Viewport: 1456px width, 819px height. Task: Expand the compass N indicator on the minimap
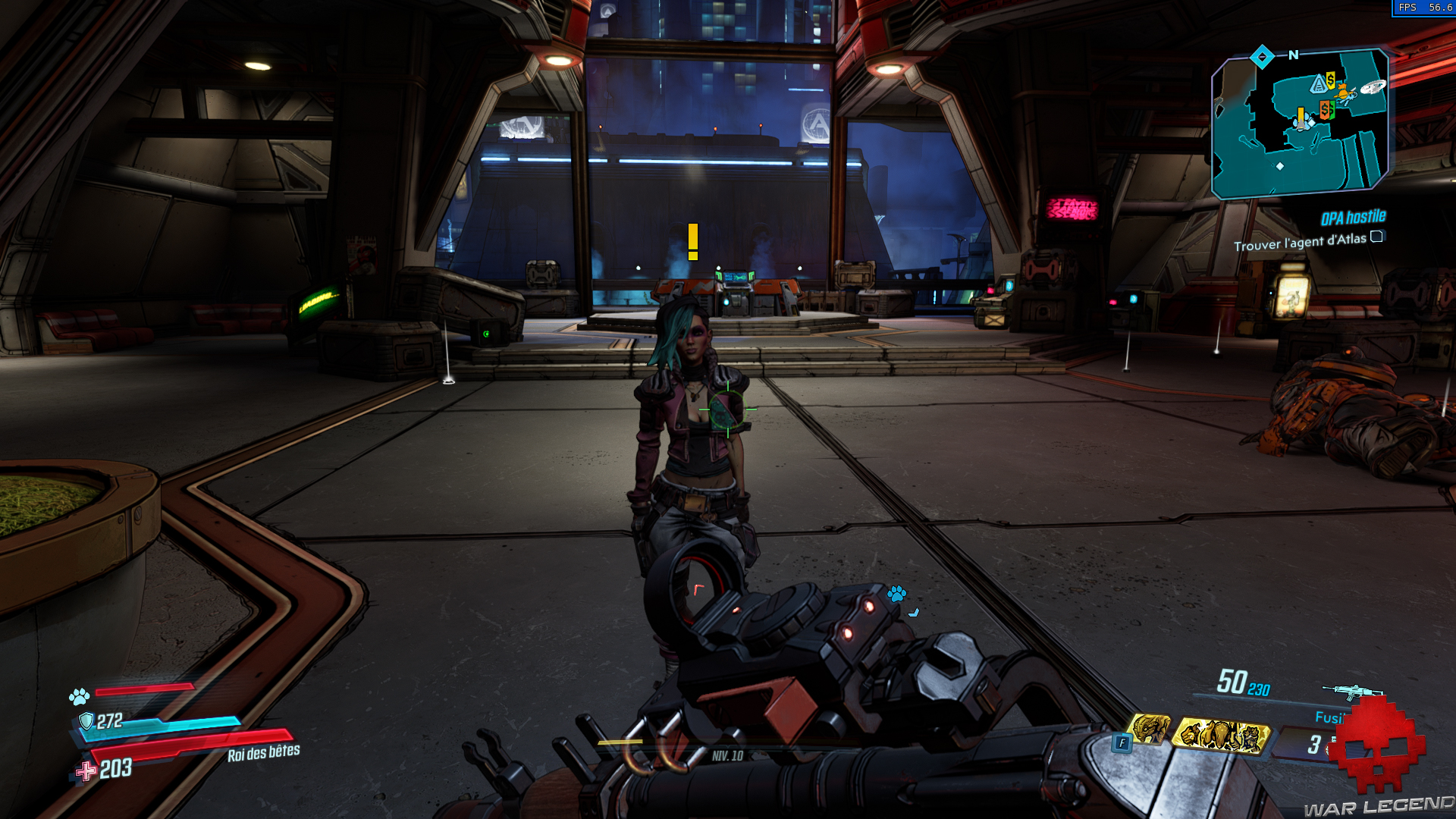(1293, 55)
